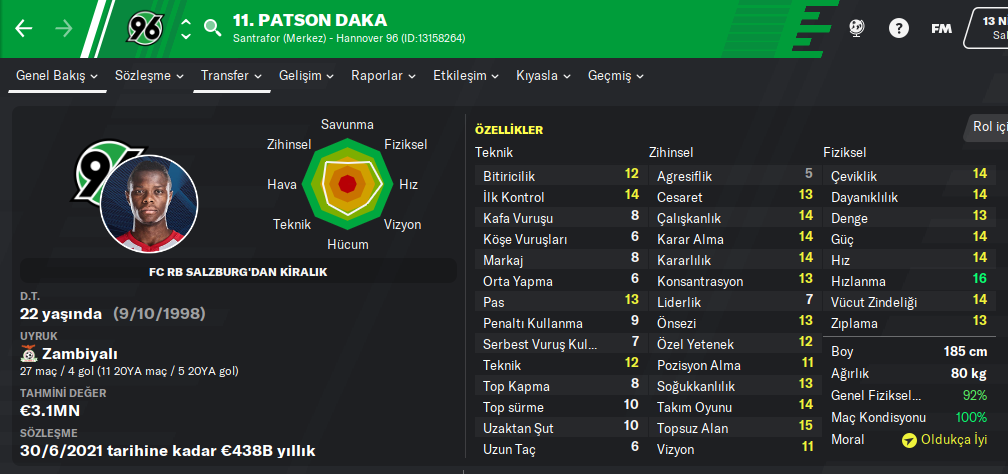Expand the Sözleşme dropdown
The height and width of the screenshot is (474, 1008).
(x=150, y=76)
